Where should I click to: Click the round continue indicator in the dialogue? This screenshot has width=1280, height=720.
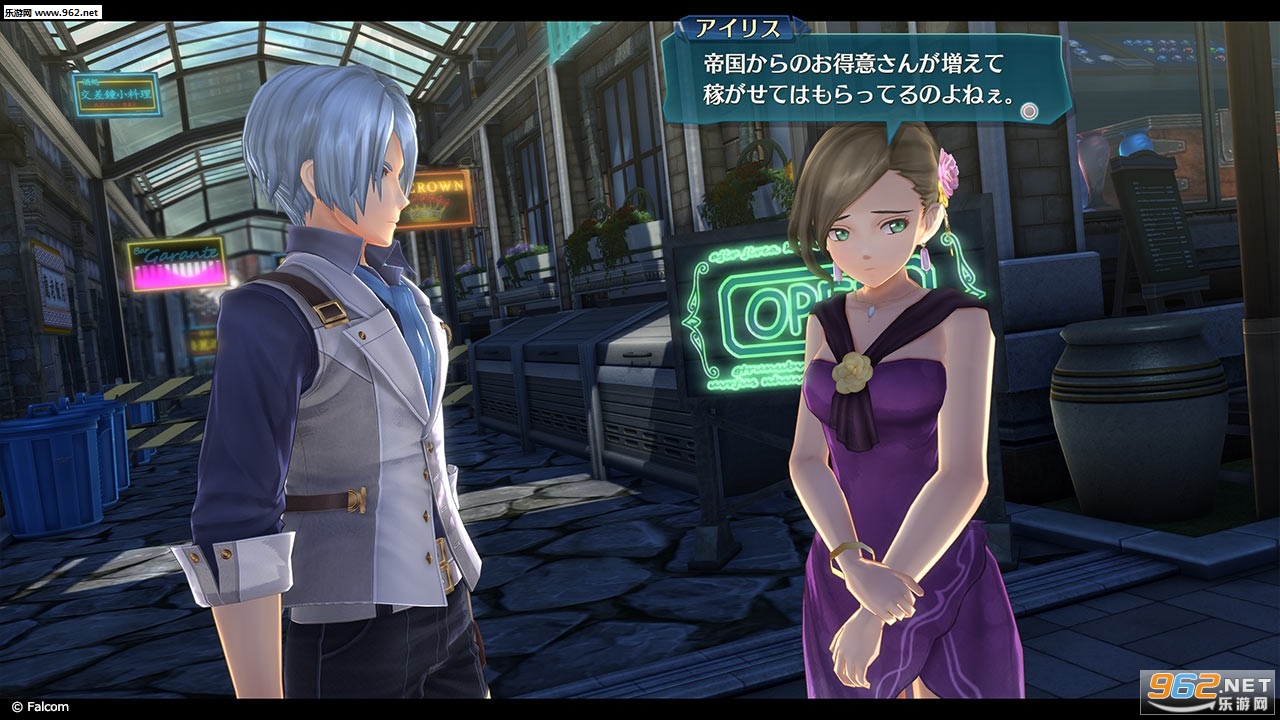point(1028,111)
